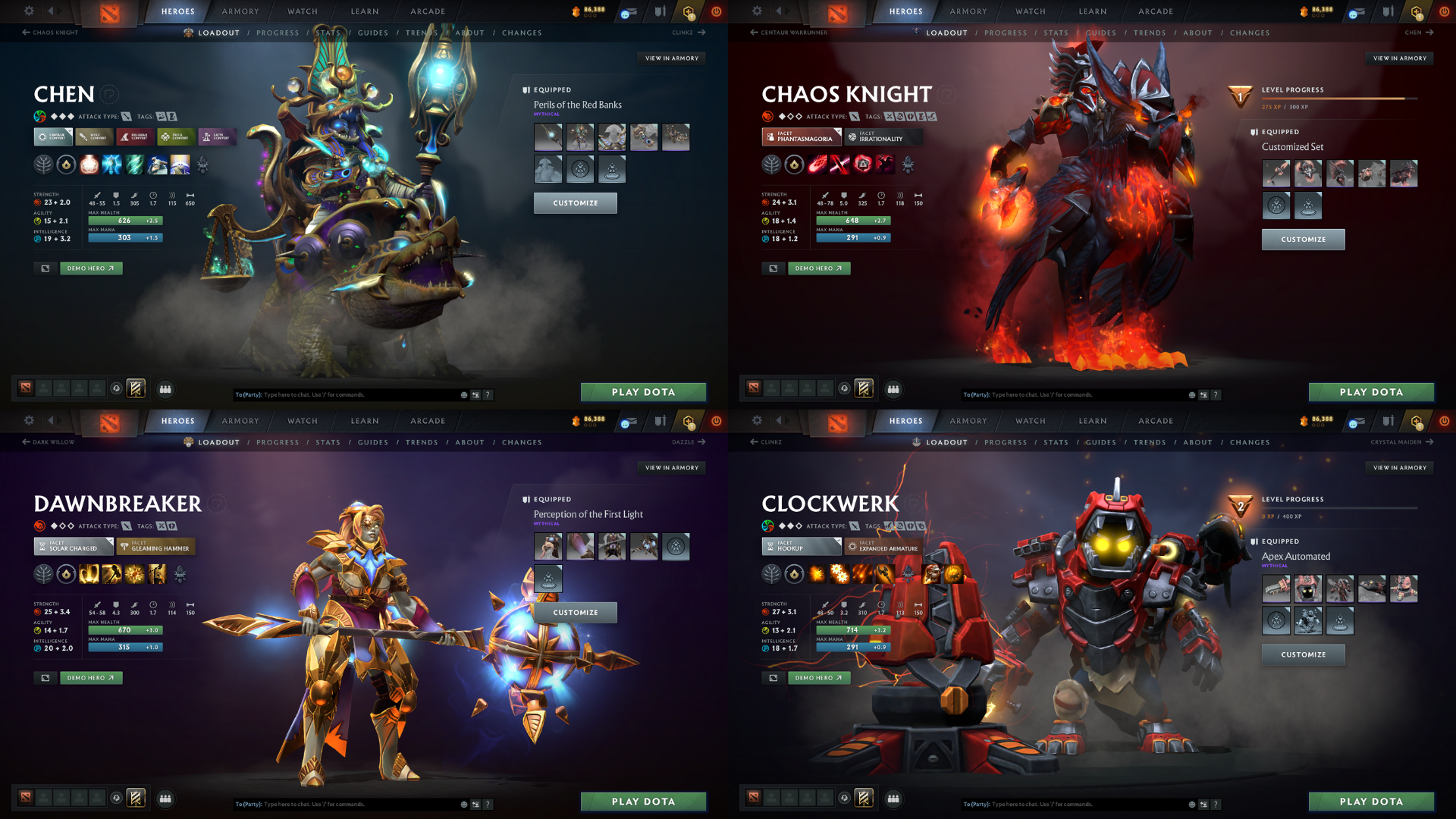1456x819 pixels.
Task: Open the settings gear icon
Action: pyautogui.click(x=29, y=11)
